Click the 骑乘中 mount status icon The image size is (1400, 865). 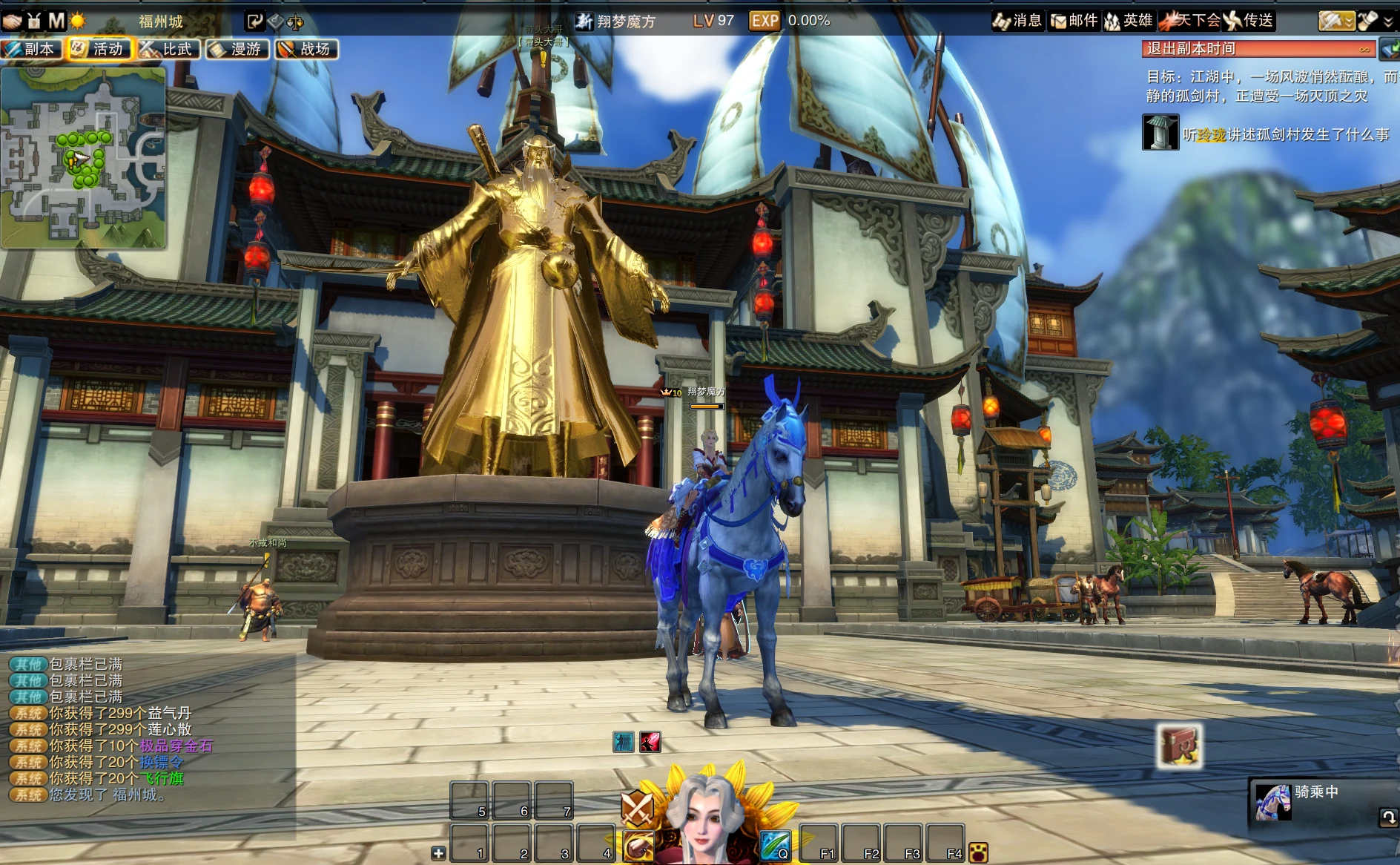[x=1273, y=802]
